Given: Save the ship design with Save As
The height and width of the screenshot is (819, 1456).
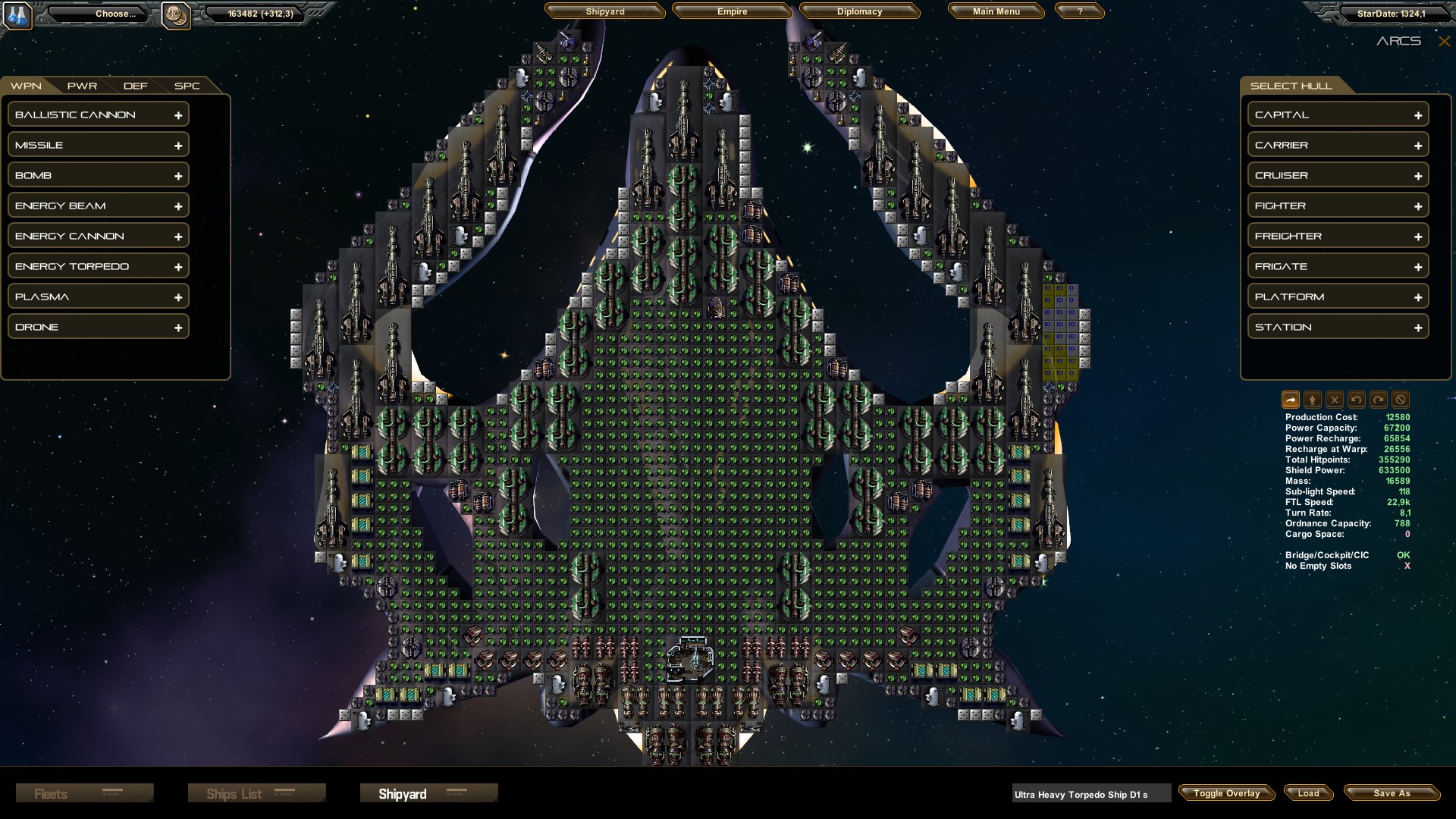Looking at the screenshot, I should 1392,793.
